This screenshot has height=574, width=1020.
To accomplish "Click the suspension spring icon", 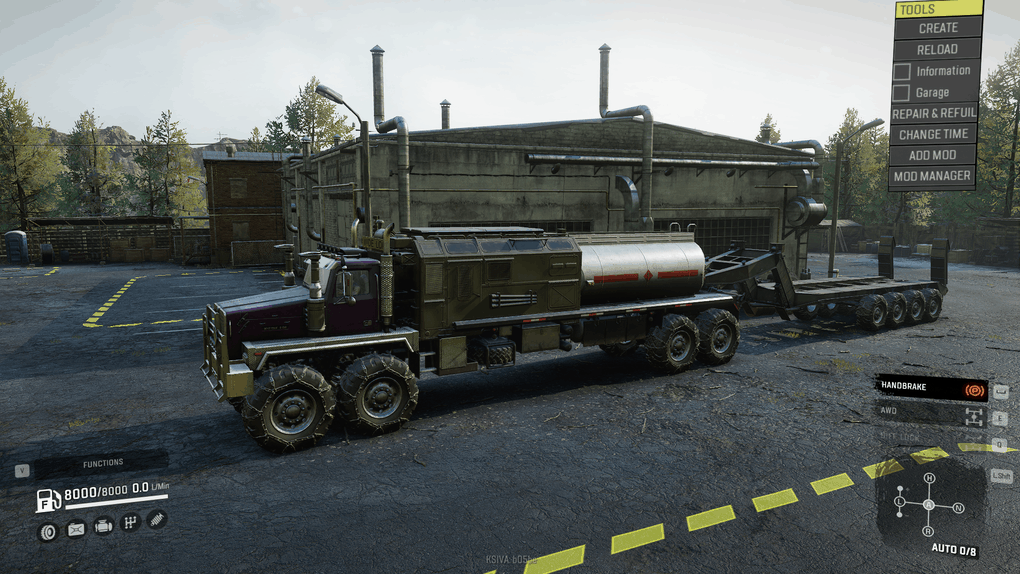I will (x=157, y=519).
